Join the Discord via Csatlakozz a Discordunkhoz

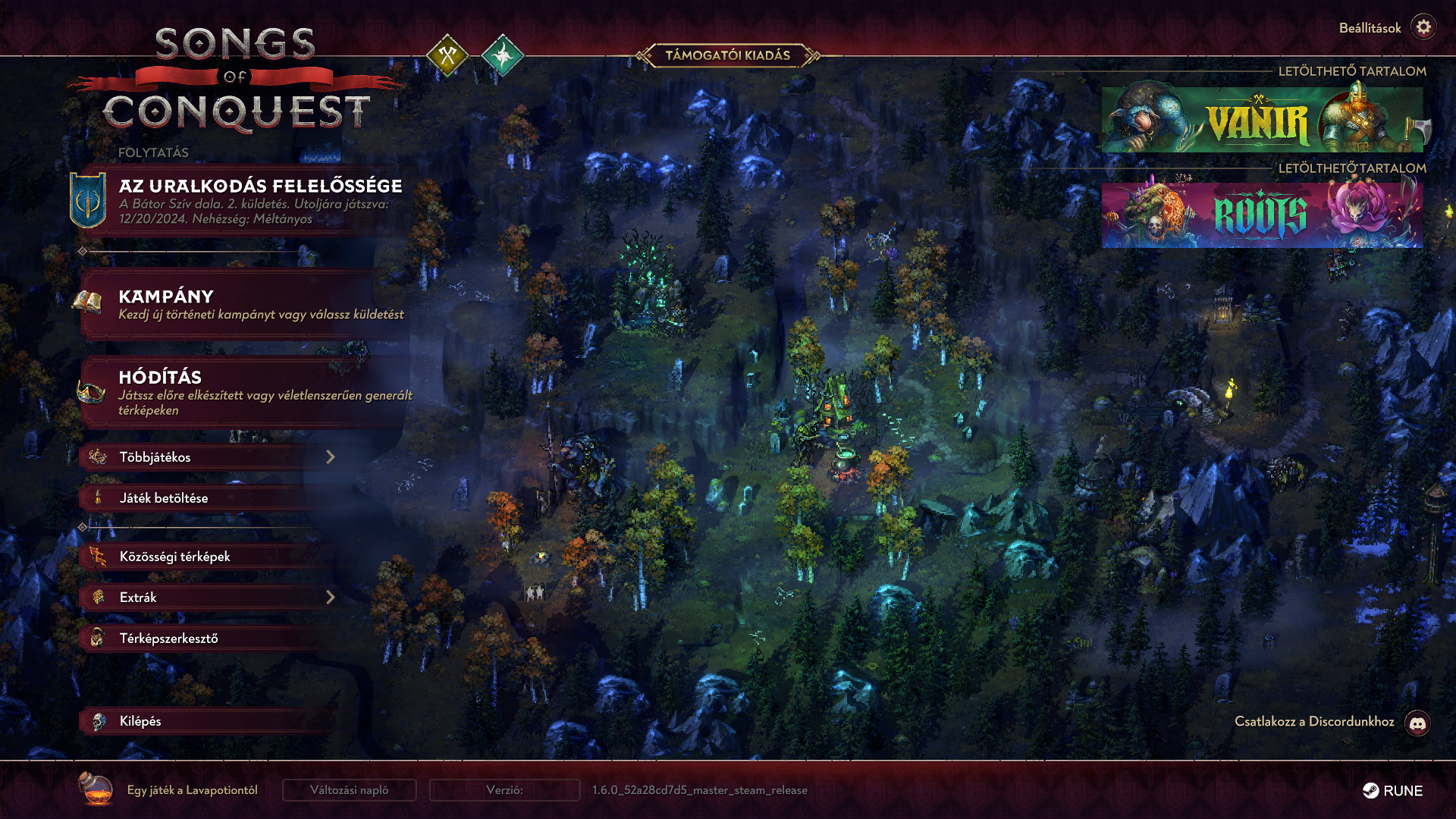click(1417, 723)
